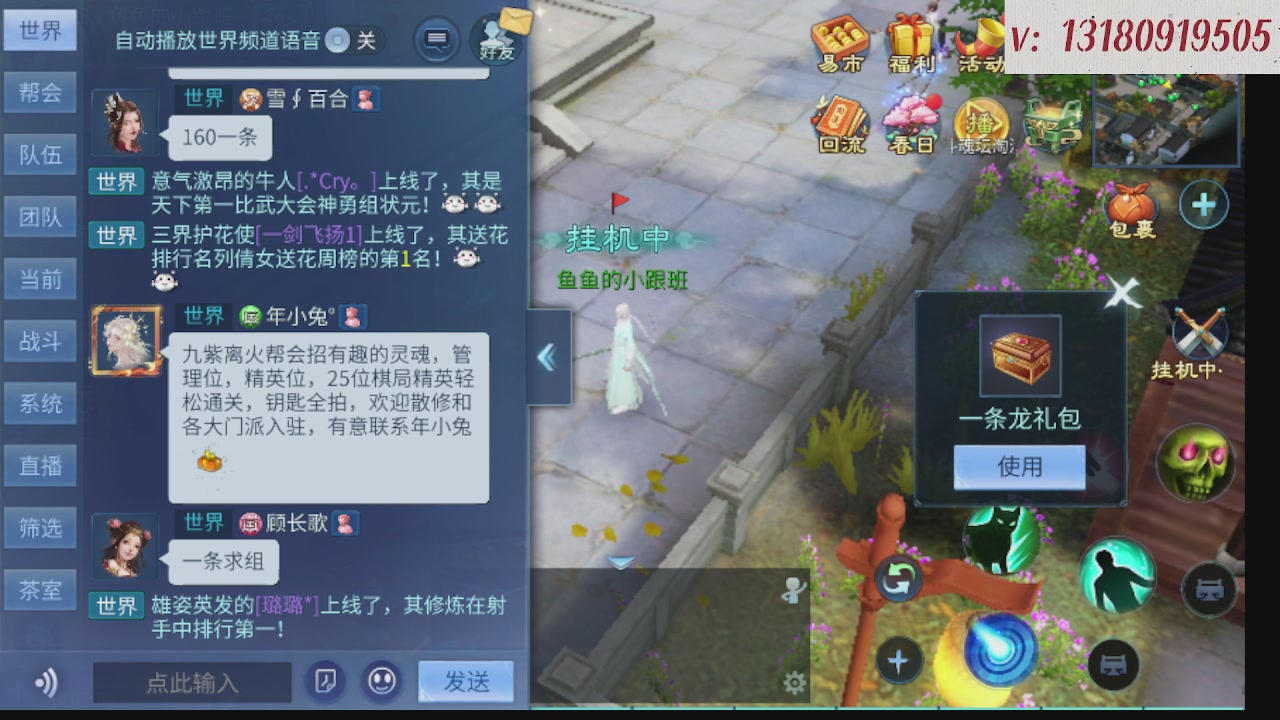This screenshot has width=1280, height=720.
Task: Switch to the 帮会 chat tab
Action: pyautogui.click(x=40, y=92)
